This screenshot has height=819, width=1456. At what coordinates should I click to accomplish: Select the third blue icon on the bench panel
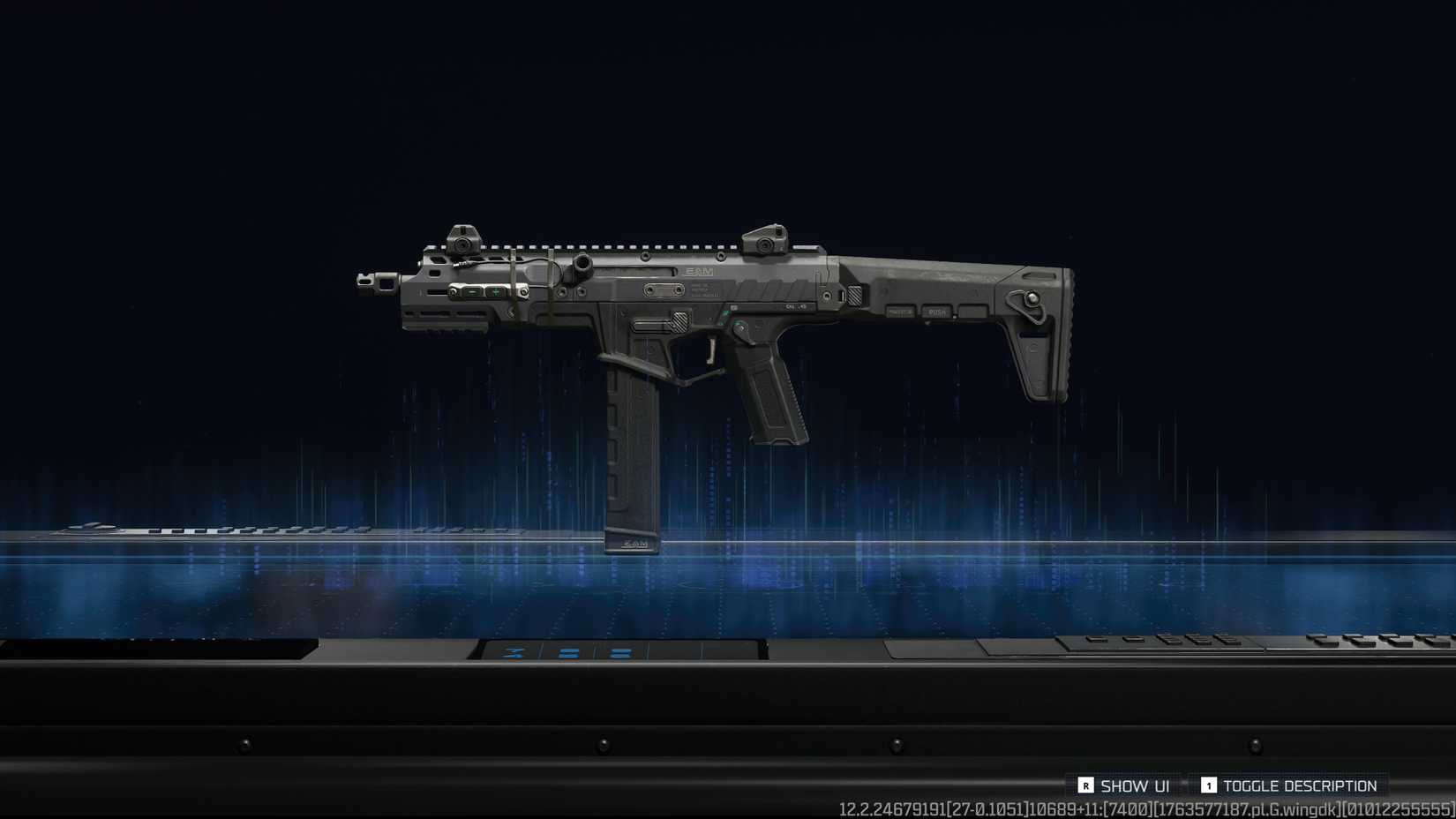click(621, 653)
